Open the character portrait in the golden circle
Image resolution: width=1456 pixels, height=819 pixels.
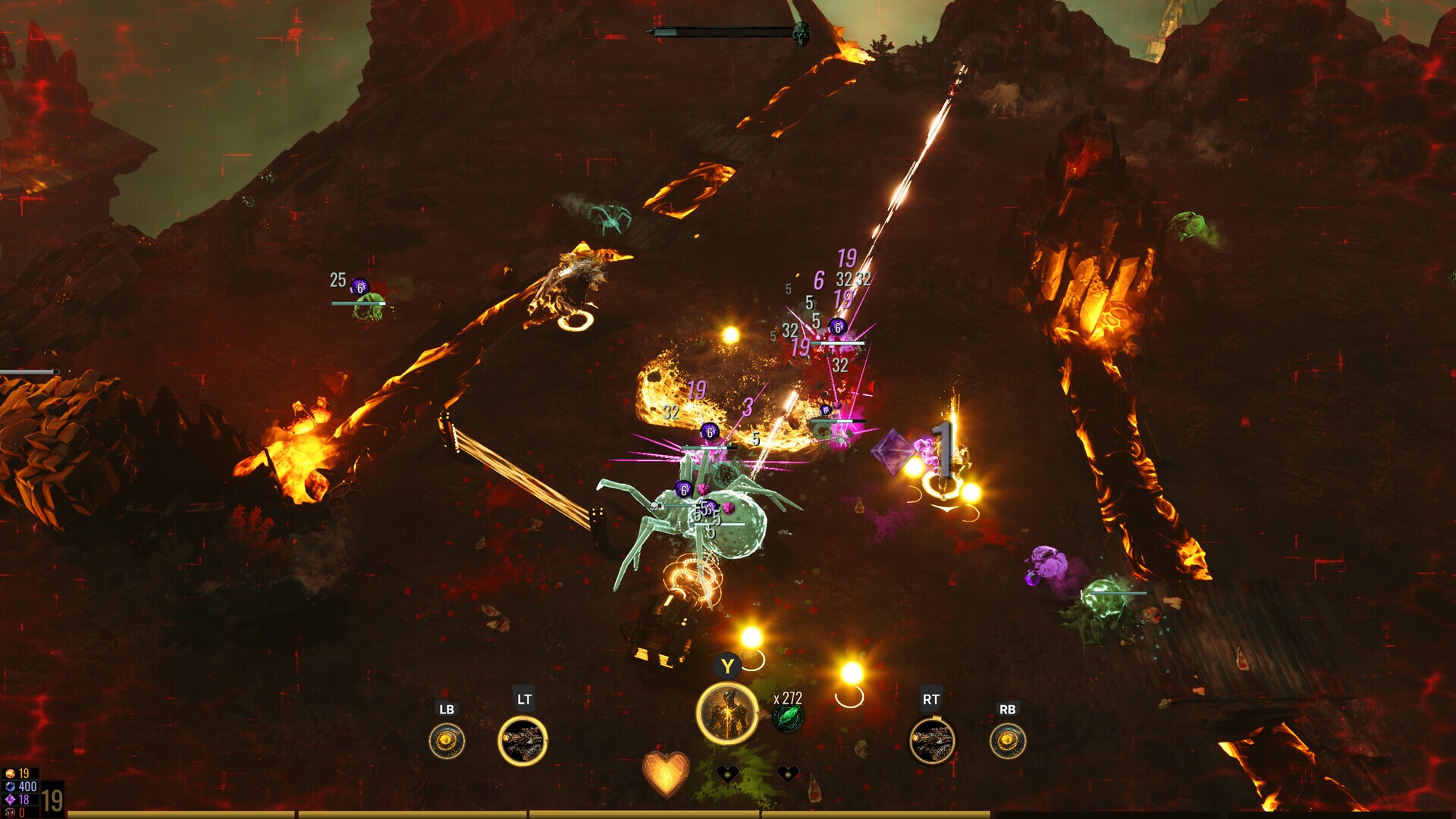(x=727, y=713)
